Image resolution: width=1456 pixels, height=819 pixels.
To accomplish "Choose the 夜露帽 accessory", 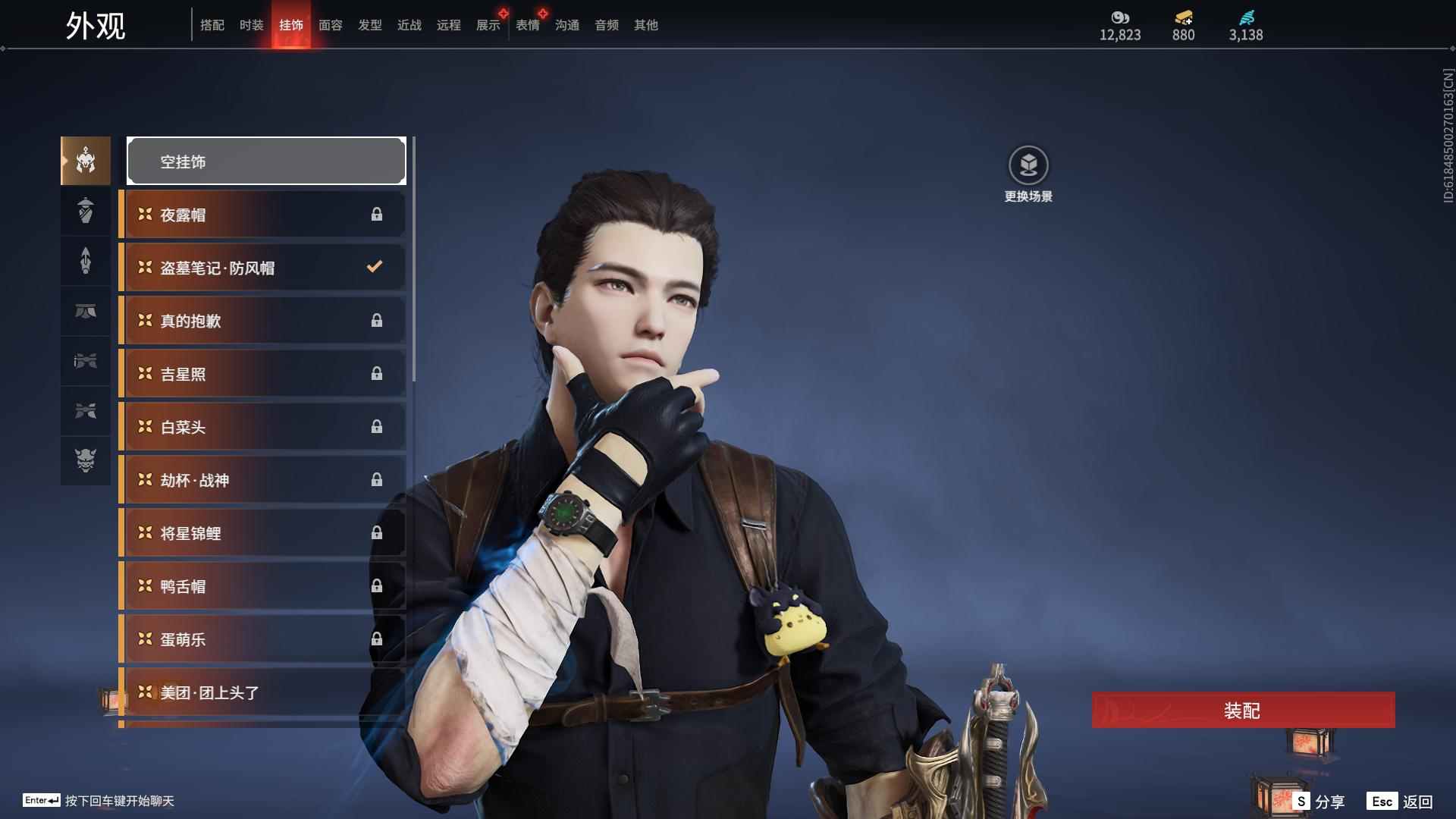I will coord(262,215).
